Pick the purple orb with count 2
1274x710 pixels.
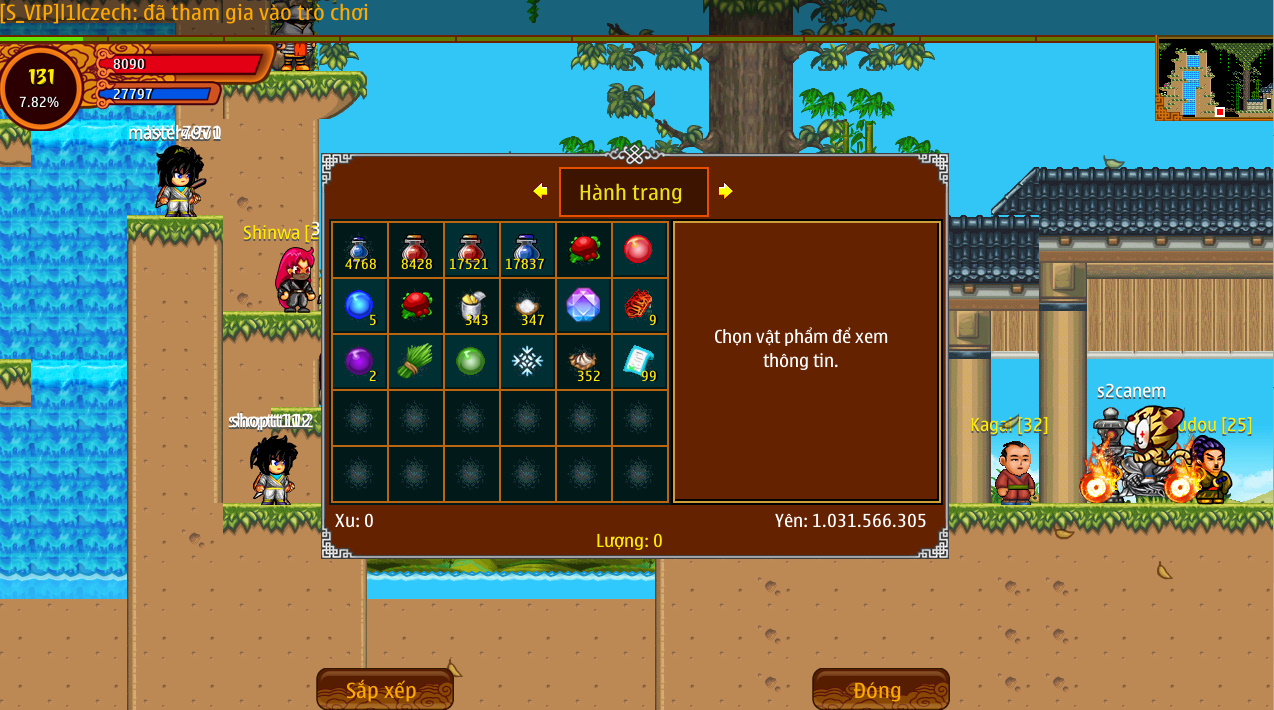360,362
